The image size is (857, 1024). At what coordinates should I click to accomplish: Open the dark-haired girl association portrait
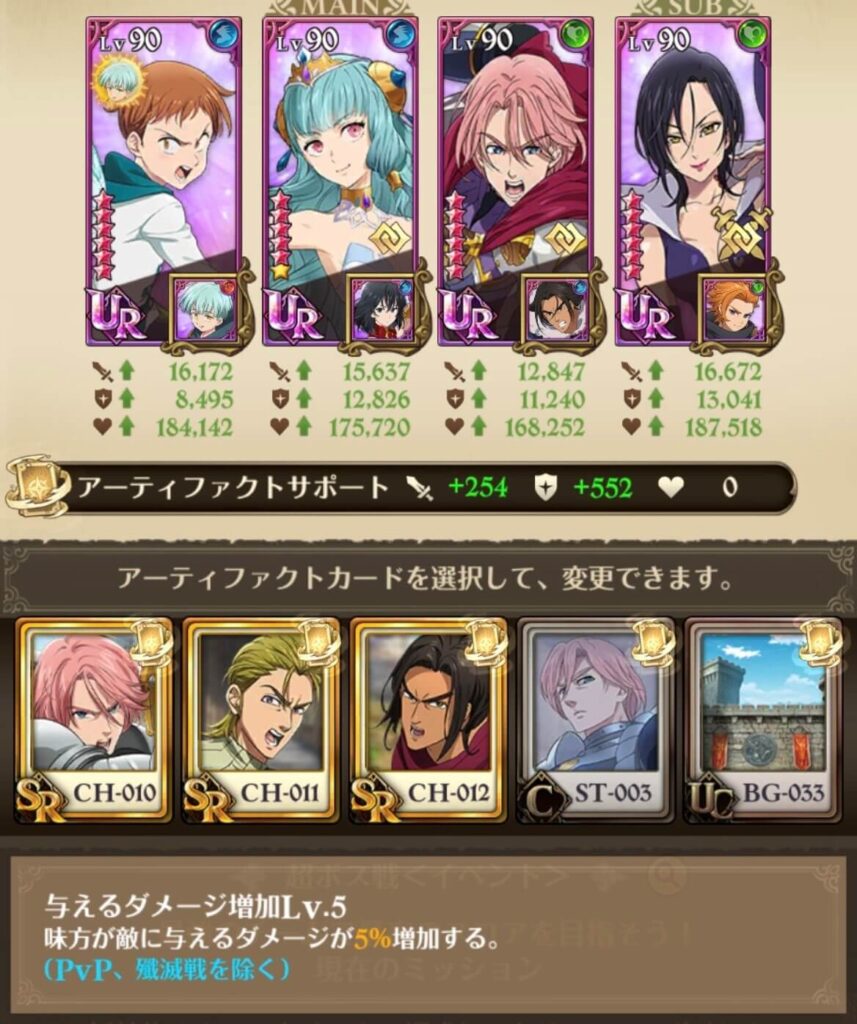coord(381,309)
